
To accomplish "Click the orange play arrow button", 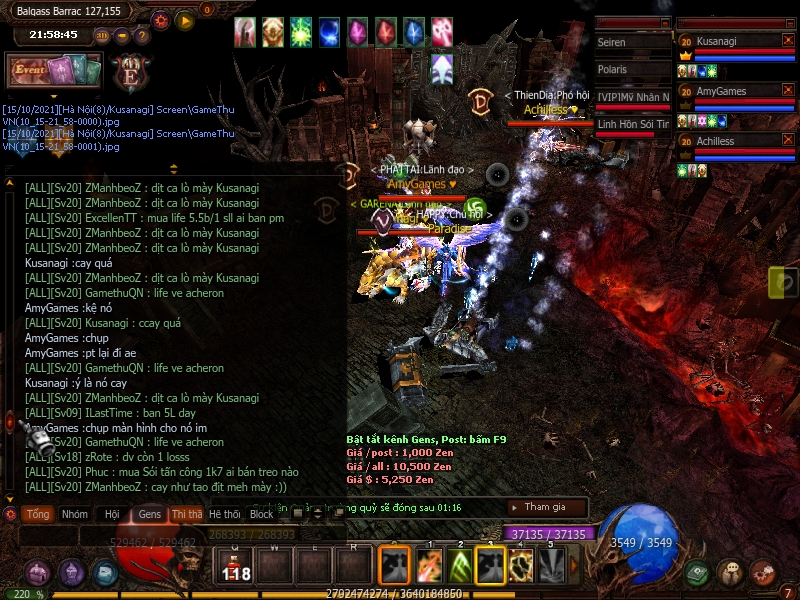I will point(185,19).
